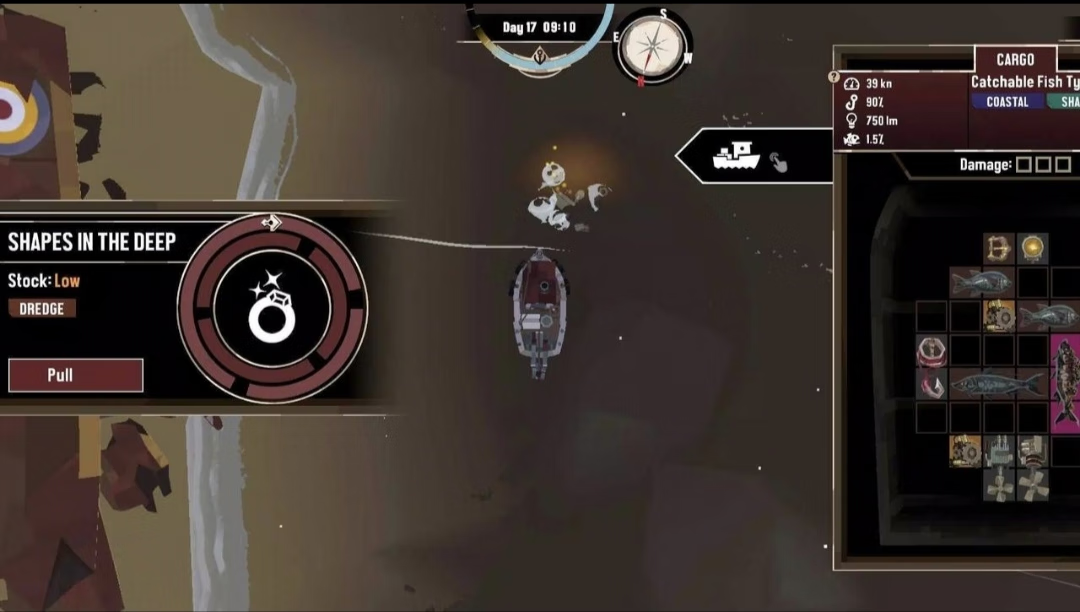Select the Coastal fish type tag
This screenshot has width=1080, height=612.
(1007, 102)
